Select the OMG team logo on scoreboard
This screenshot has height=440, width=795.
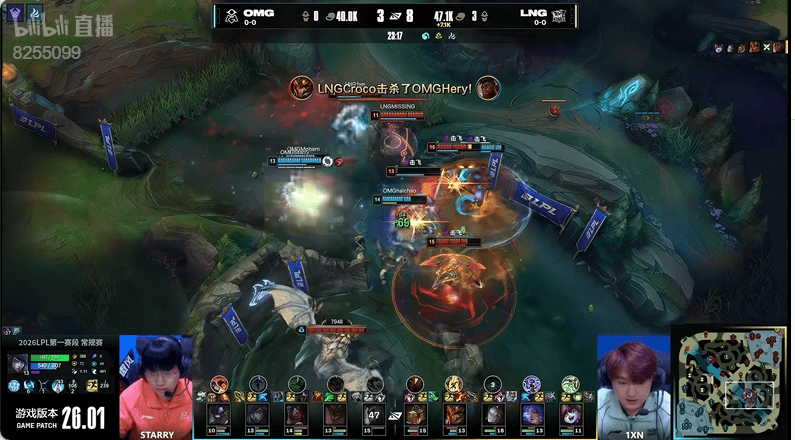click(x=229, y=15)
